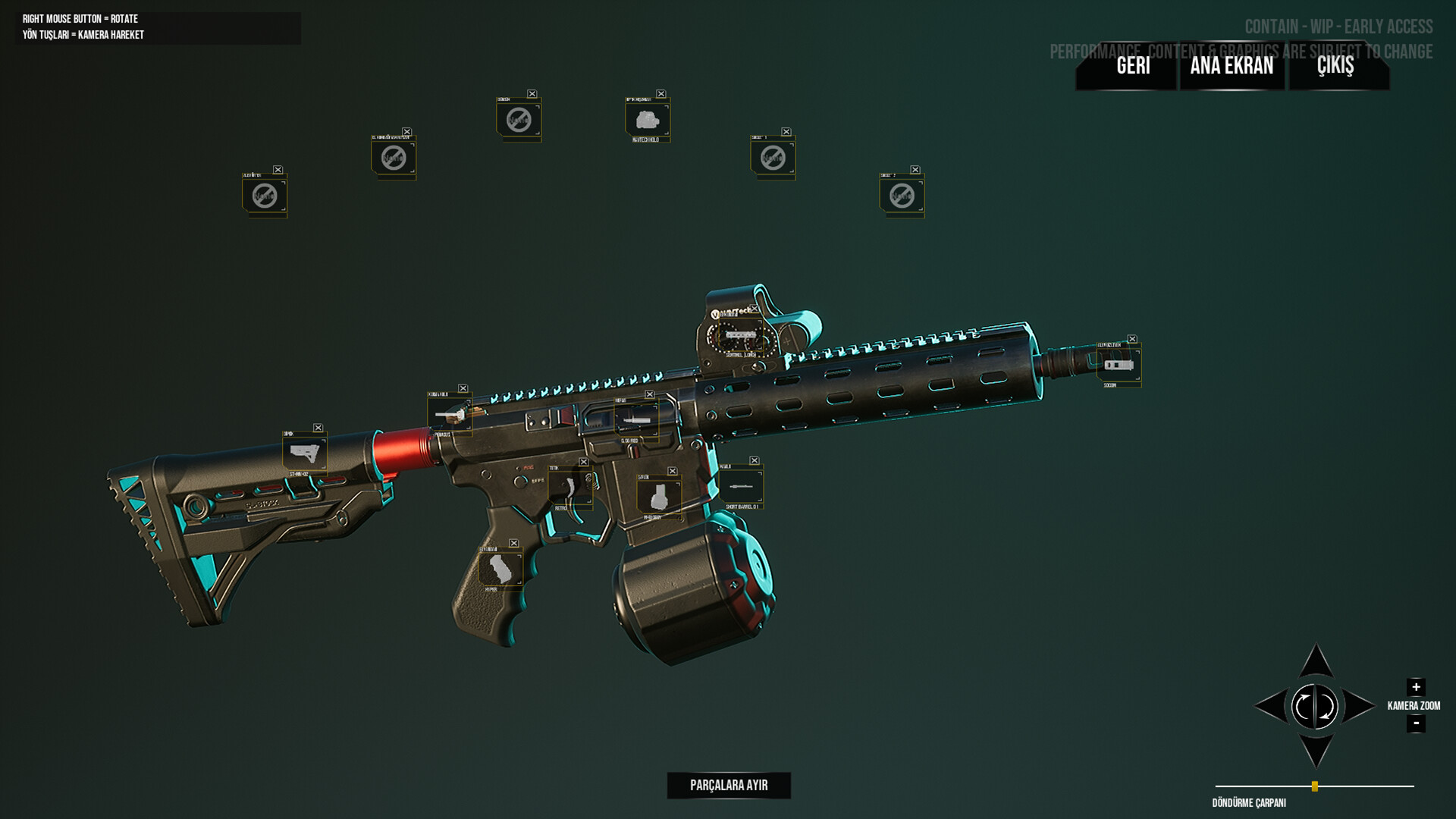Detach GL-OG-RED using its X control
The height and width of the screenshot is (819, 1456).
point(650,393)
